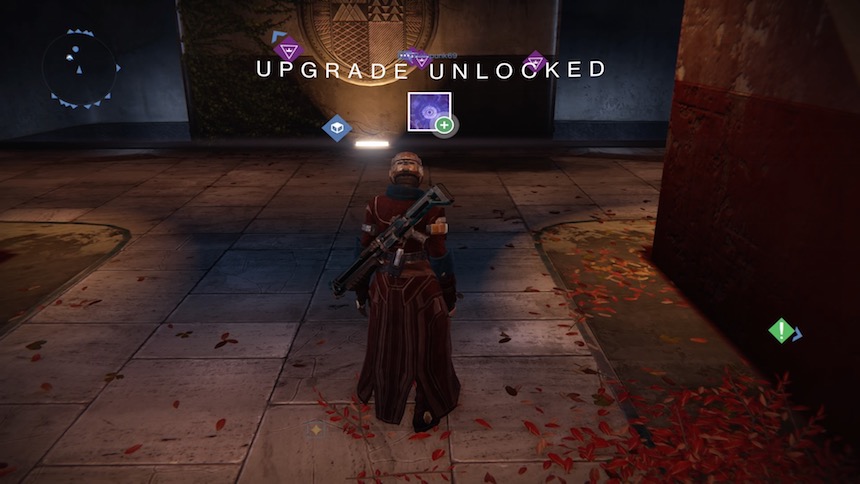Open the circular radar display
Screen dimensions: 860x484
(x=79, y=68)
